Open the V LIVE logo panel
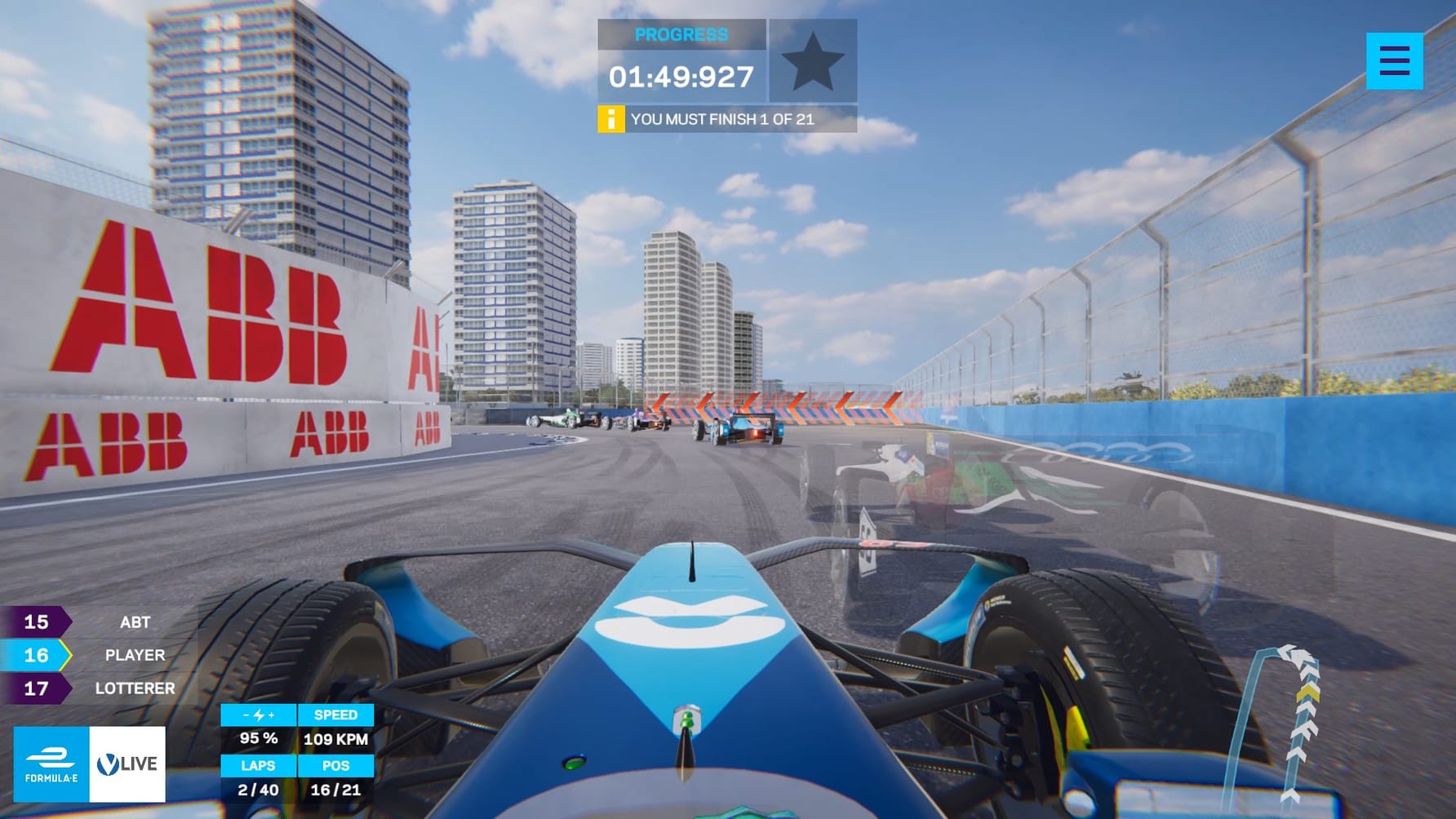 pos(128,764)
